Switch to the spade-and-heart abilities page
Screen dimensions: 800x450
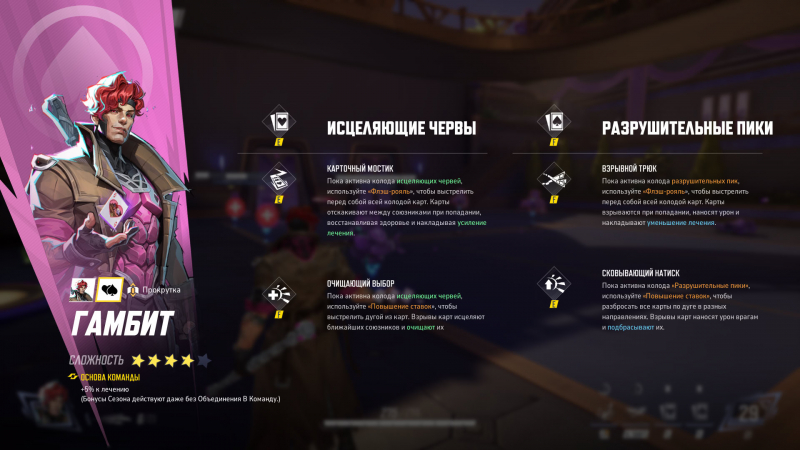click(108, 290)
